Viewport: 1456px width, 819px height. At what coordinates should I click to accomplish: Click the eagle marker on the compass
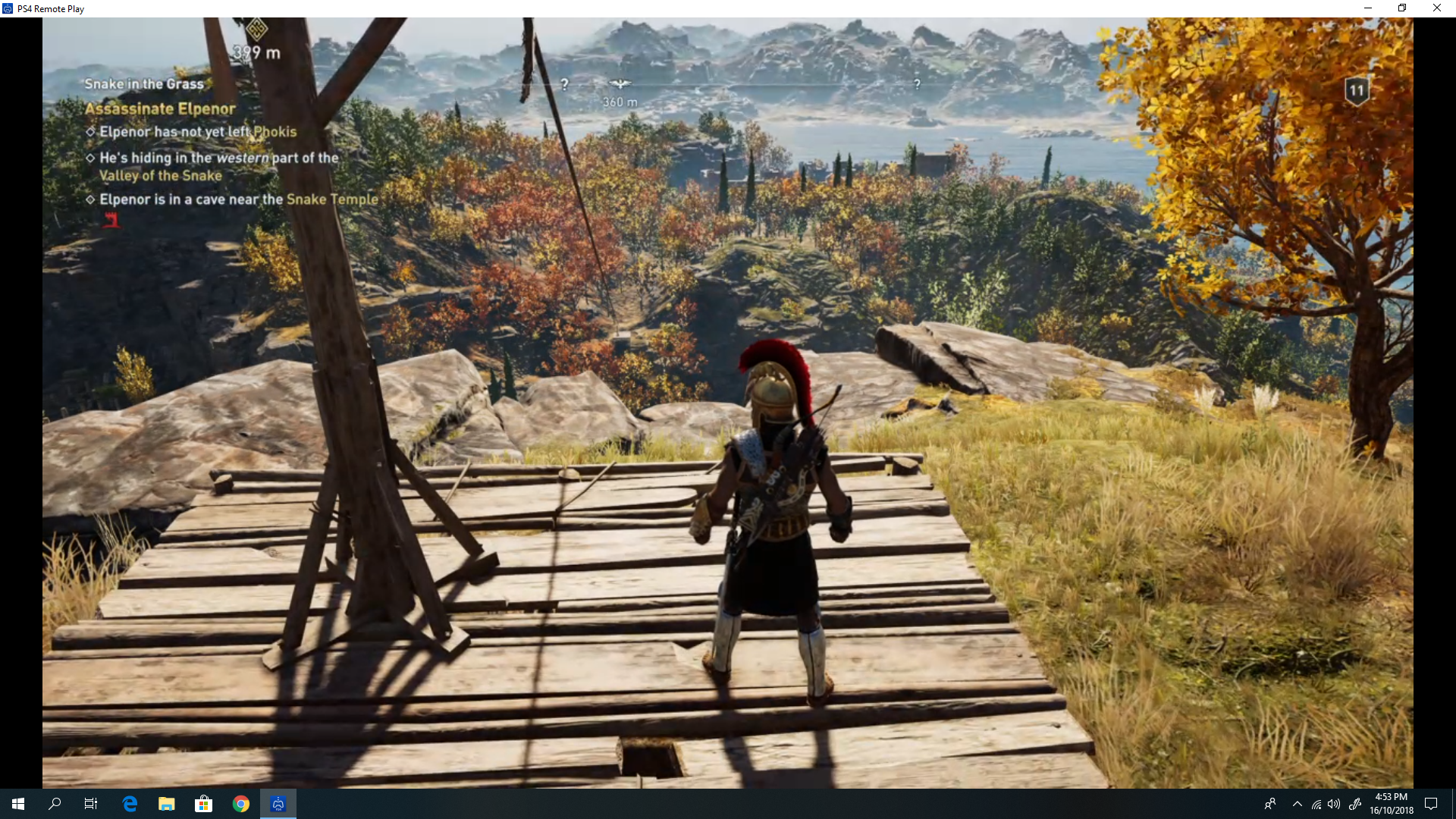click(620, 84)
